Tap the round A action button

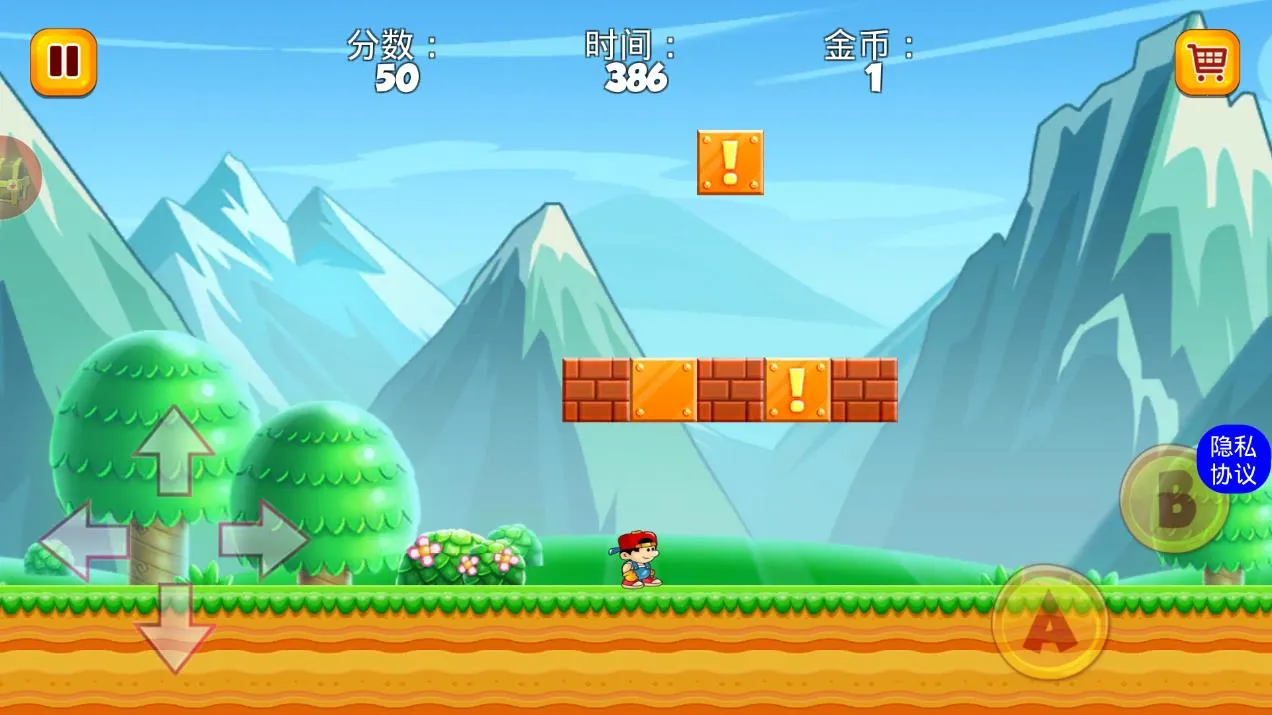pyautogui.click(x=1049, y=625)
